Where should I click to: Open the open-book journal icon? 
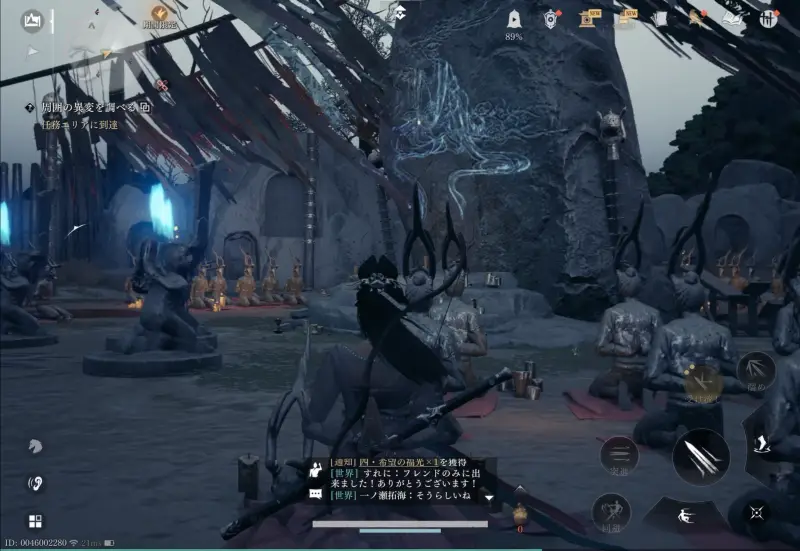pos(732,19)
